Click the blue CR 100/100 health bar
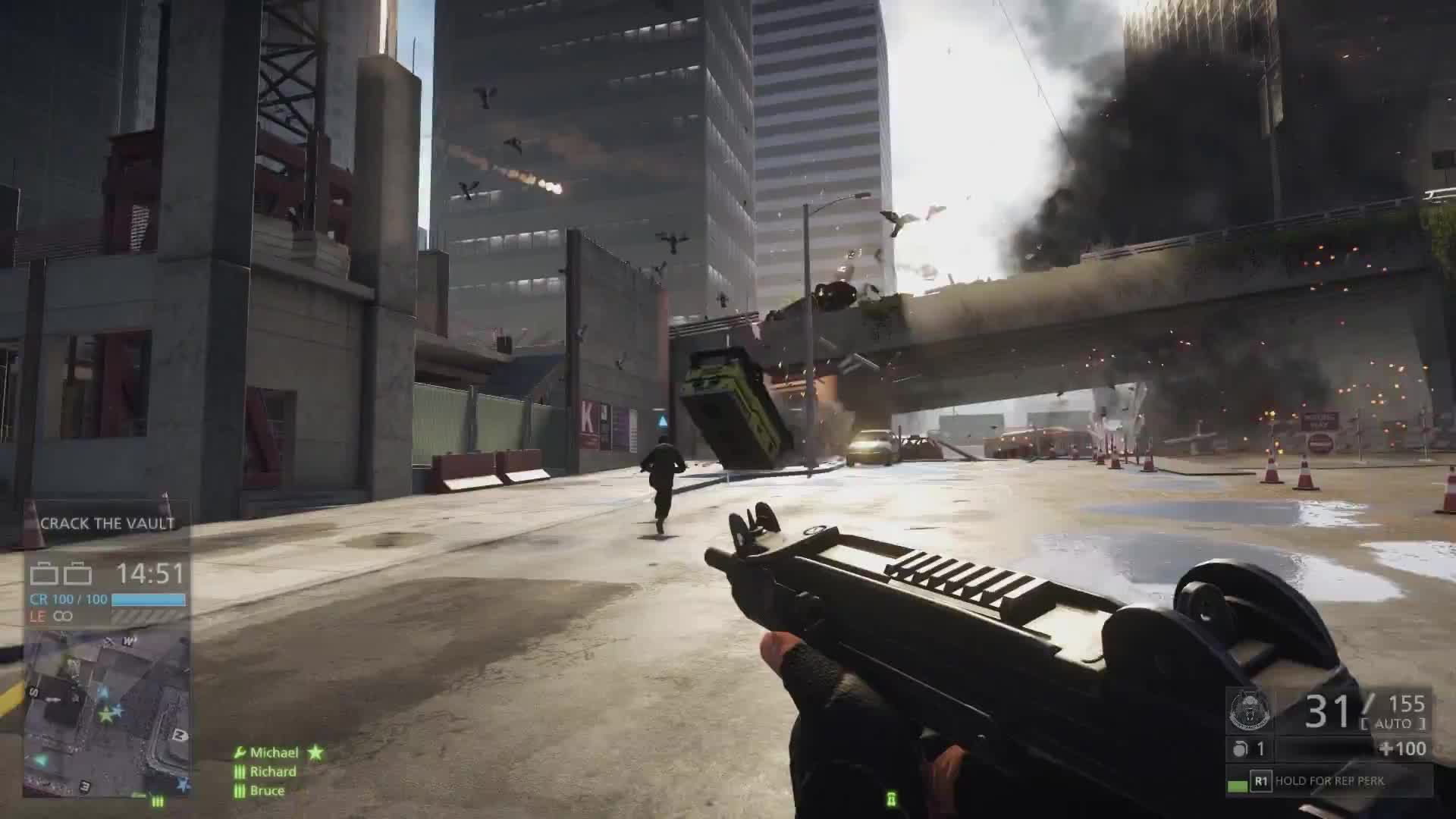Viewport: 1456px width, 819px height. click(148, 601)
